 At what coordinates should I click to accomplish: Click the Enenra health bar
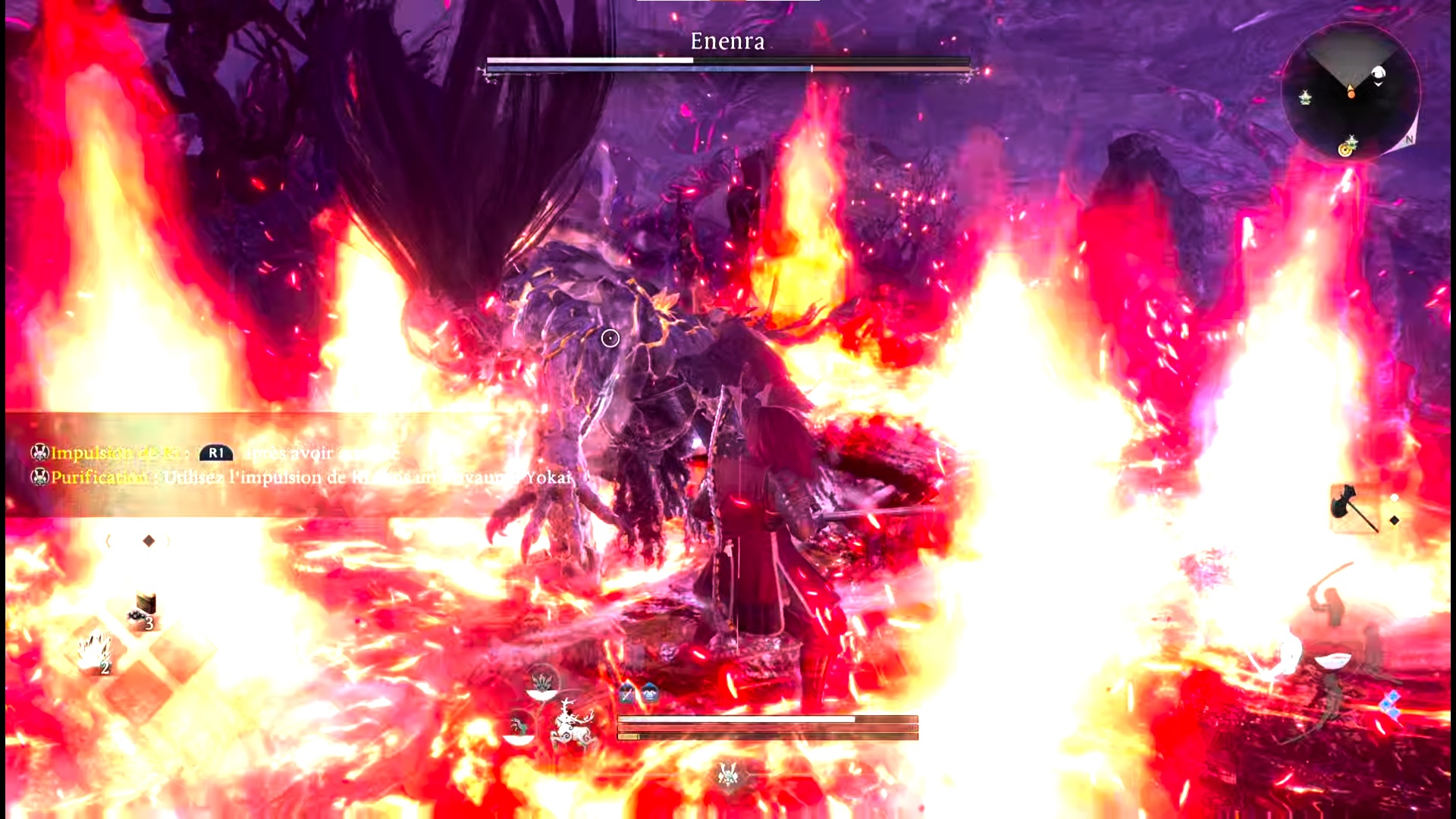[x=728, y=61]
